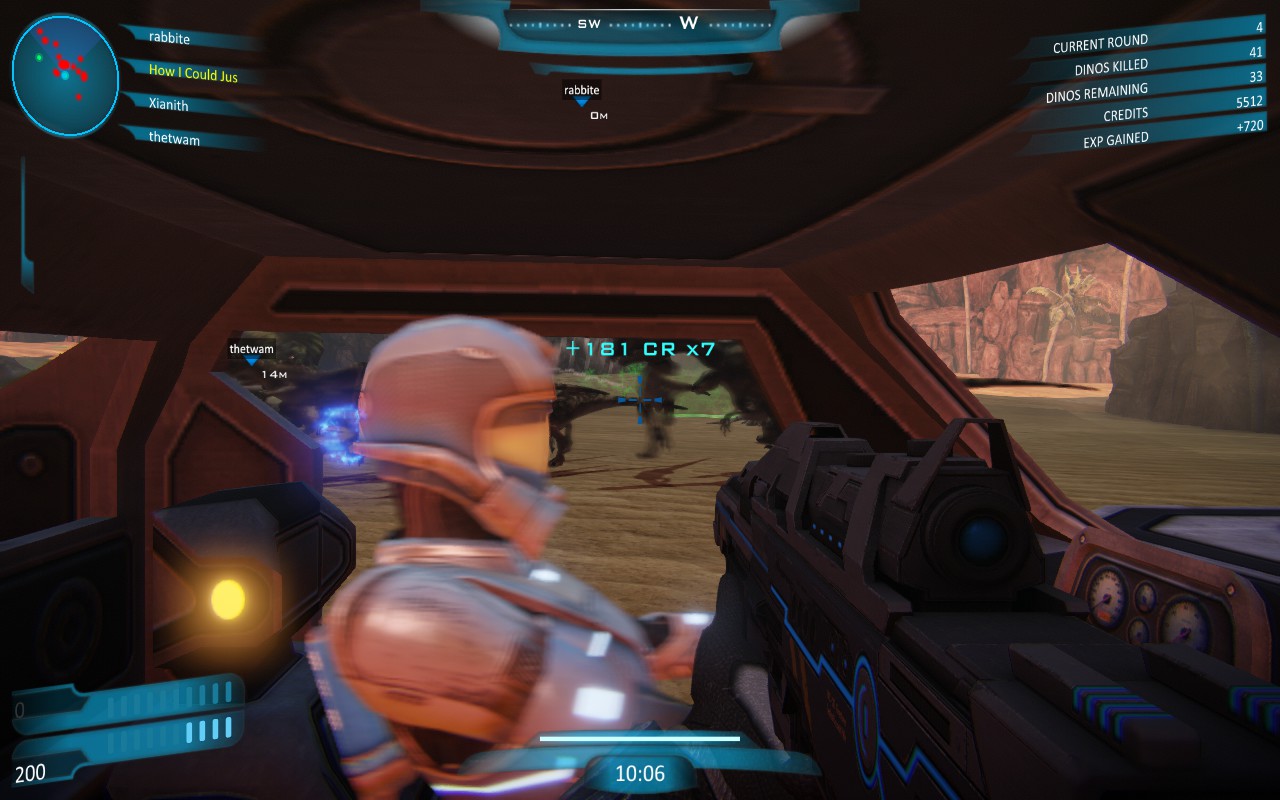Select rabbite in the squad list
This screenshot has height=800, width=1280.
(x=169, y=38)
